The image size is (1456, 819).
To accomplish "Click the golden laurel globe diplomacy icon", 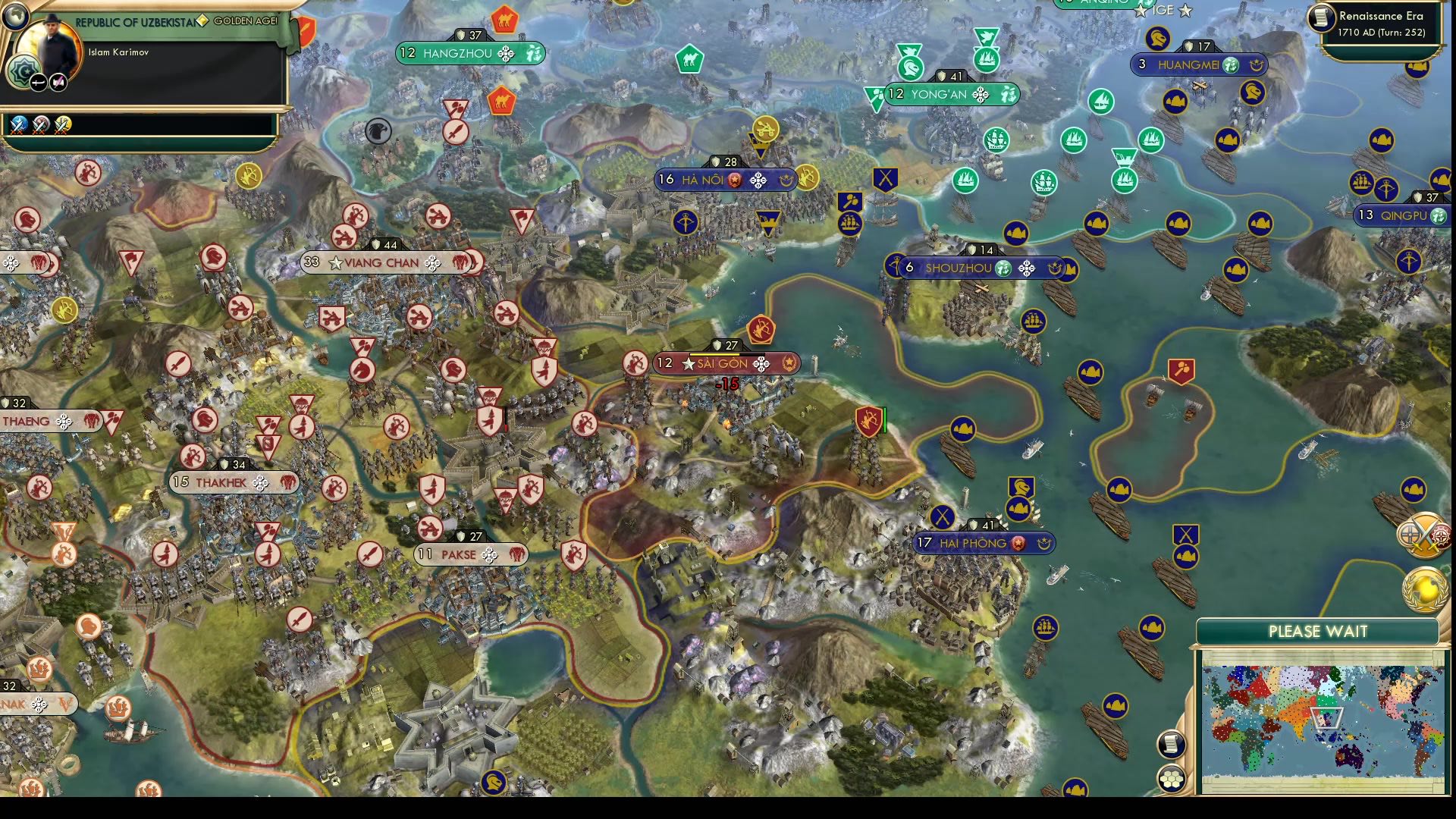I will click(x=1424, y=589).
